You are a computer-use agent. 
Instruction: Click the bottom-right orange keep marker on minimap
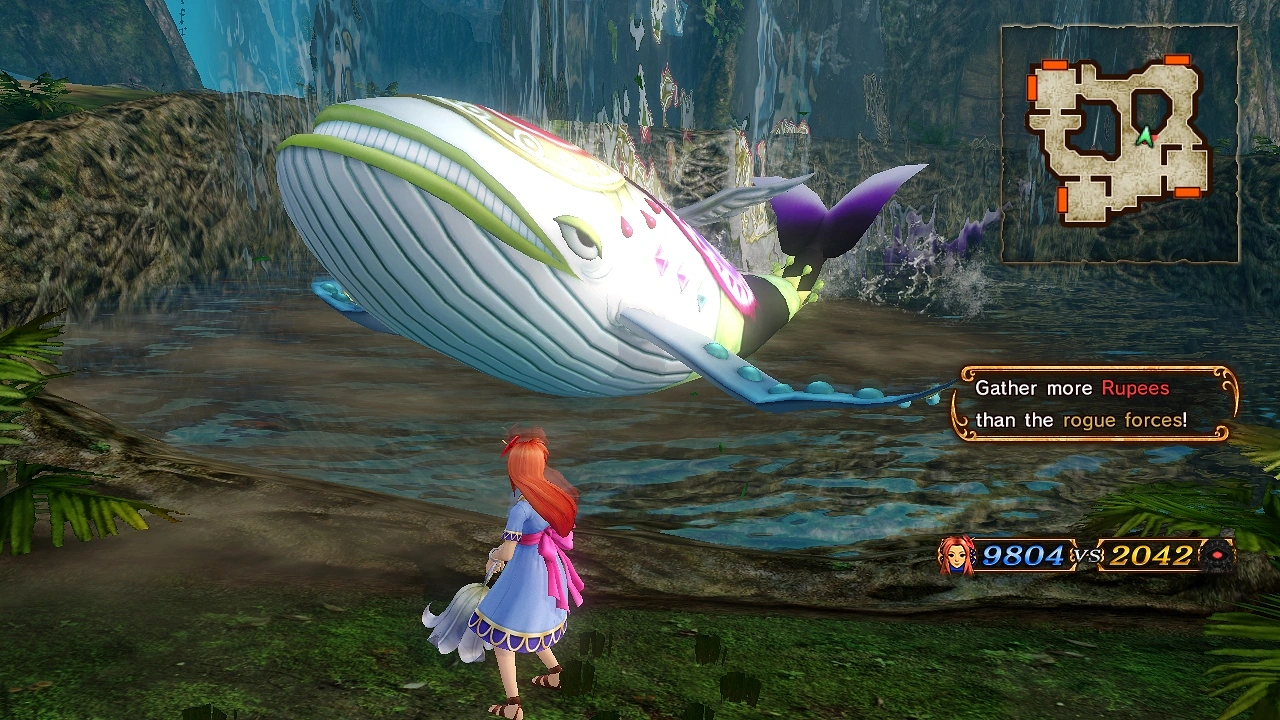click(x=1186, y=193)
